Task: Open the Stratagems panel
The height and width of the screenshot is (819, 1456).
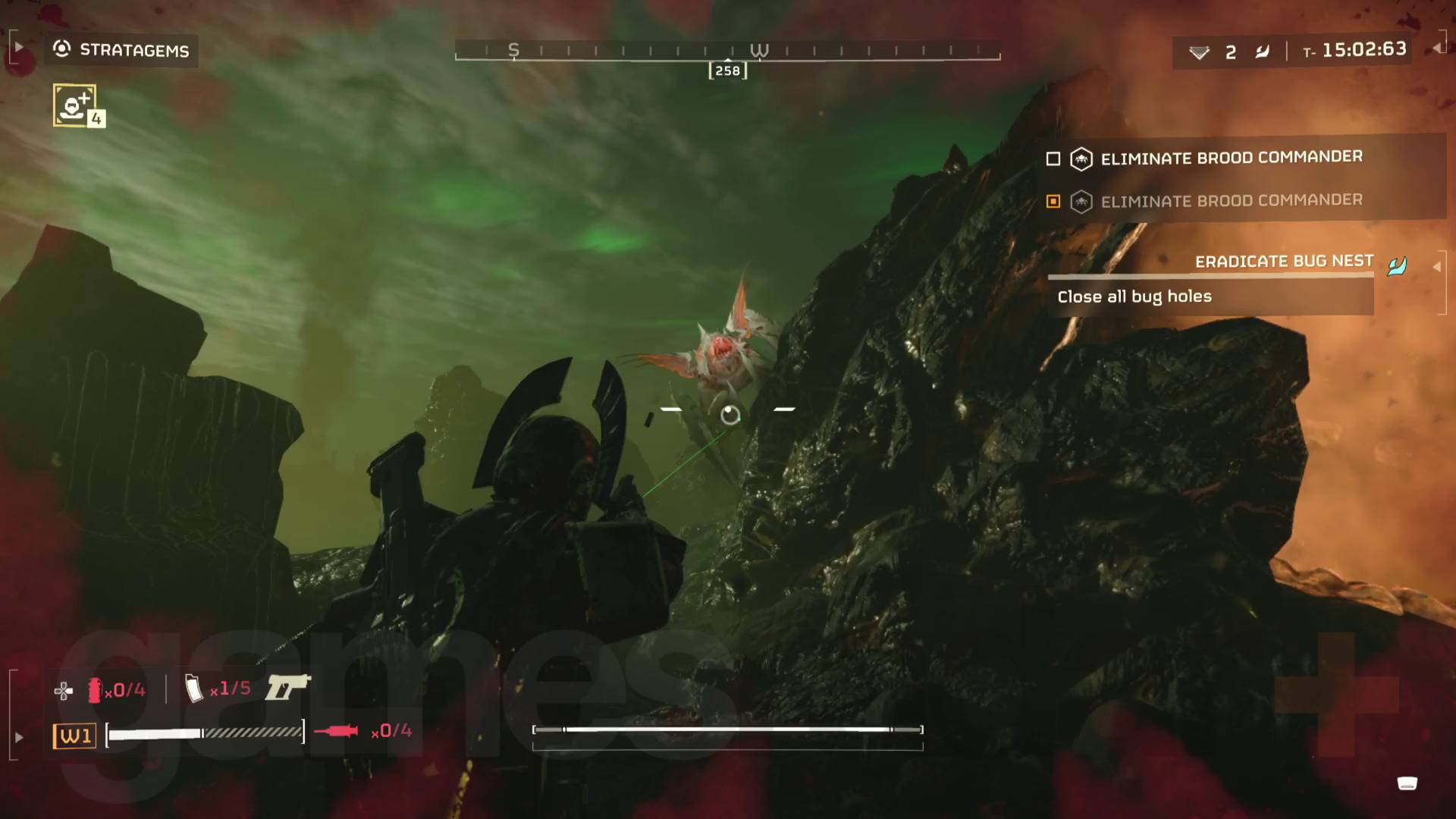Action: click(121, 50)
